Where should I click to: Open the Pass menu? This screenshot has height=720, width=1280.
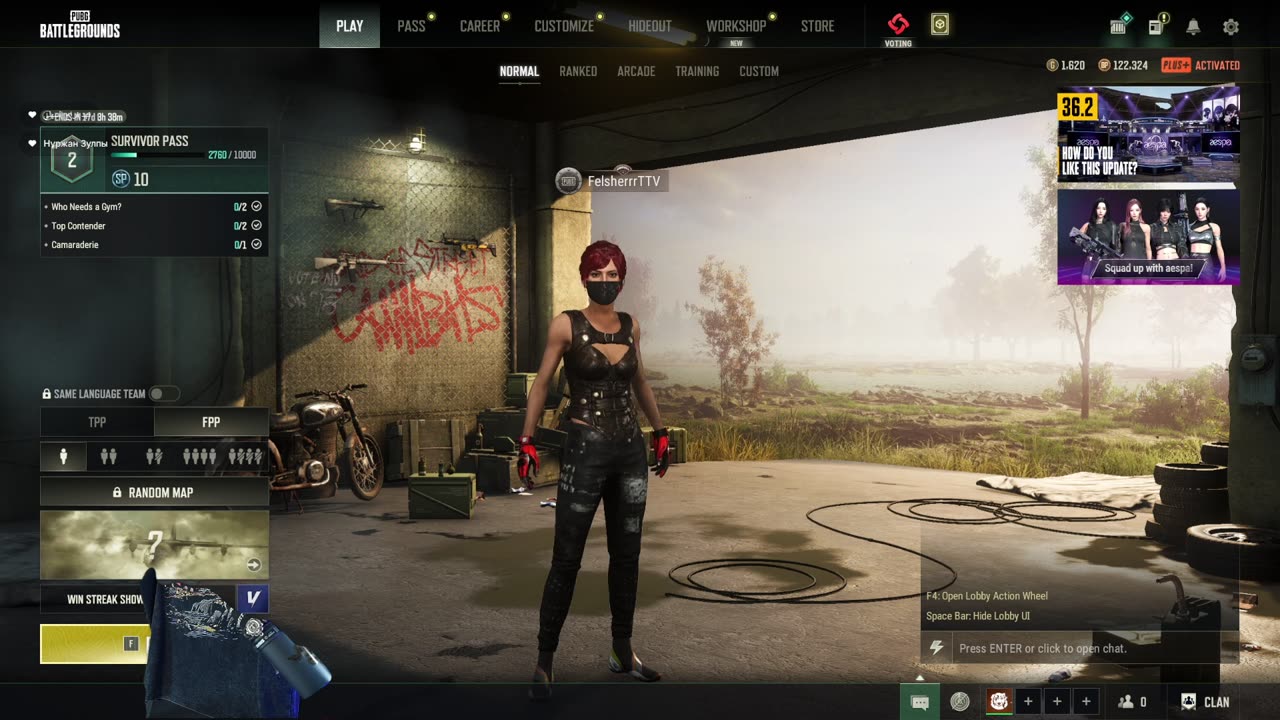[411, 26]
